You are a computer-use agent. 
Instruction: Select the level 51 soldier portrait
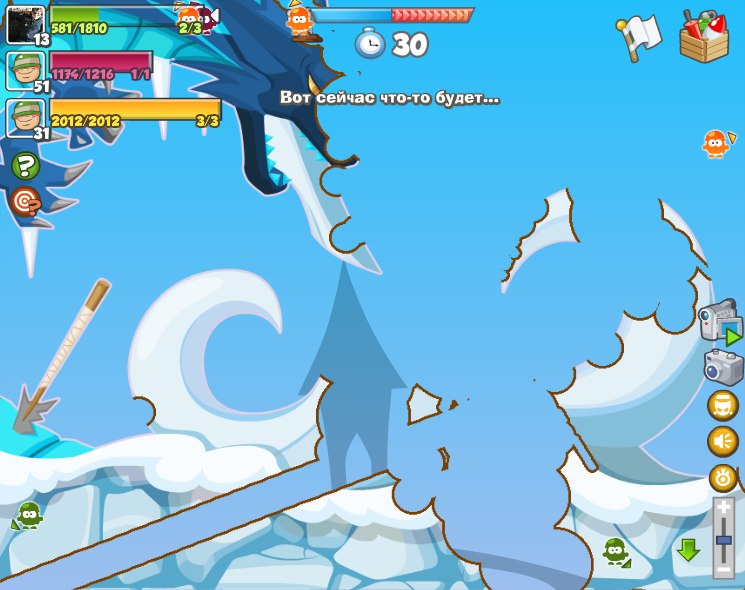[23, 70]
